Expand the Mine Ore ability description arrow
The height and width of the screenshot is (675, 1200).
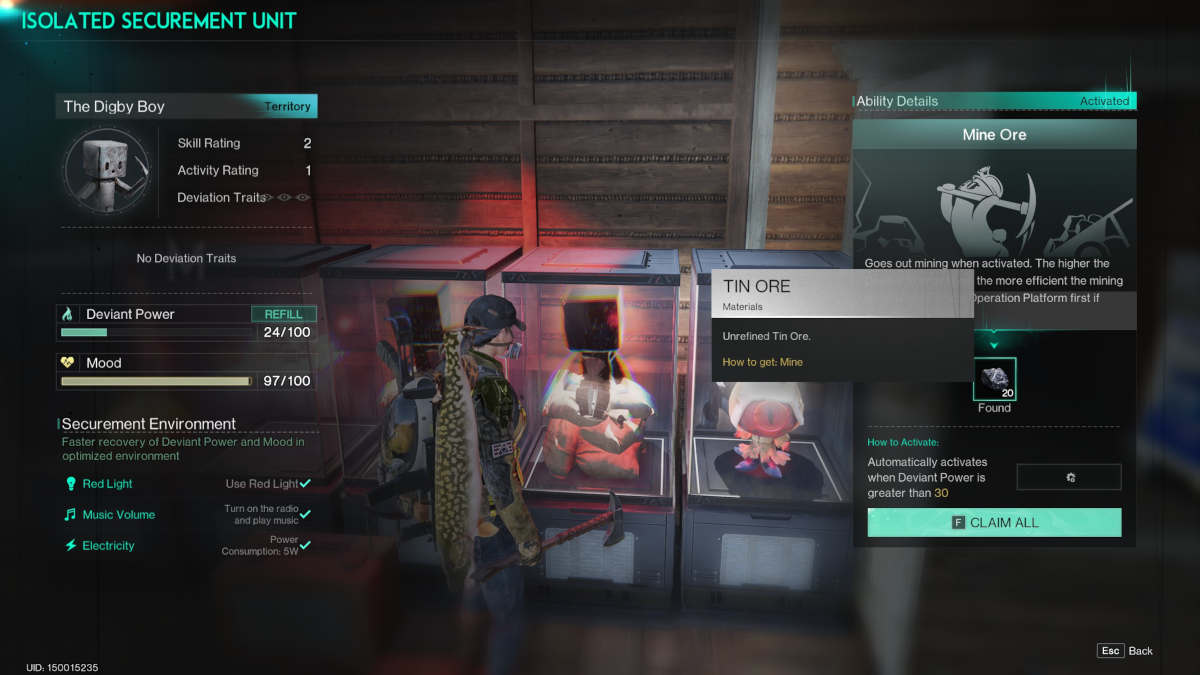point(994,346)
